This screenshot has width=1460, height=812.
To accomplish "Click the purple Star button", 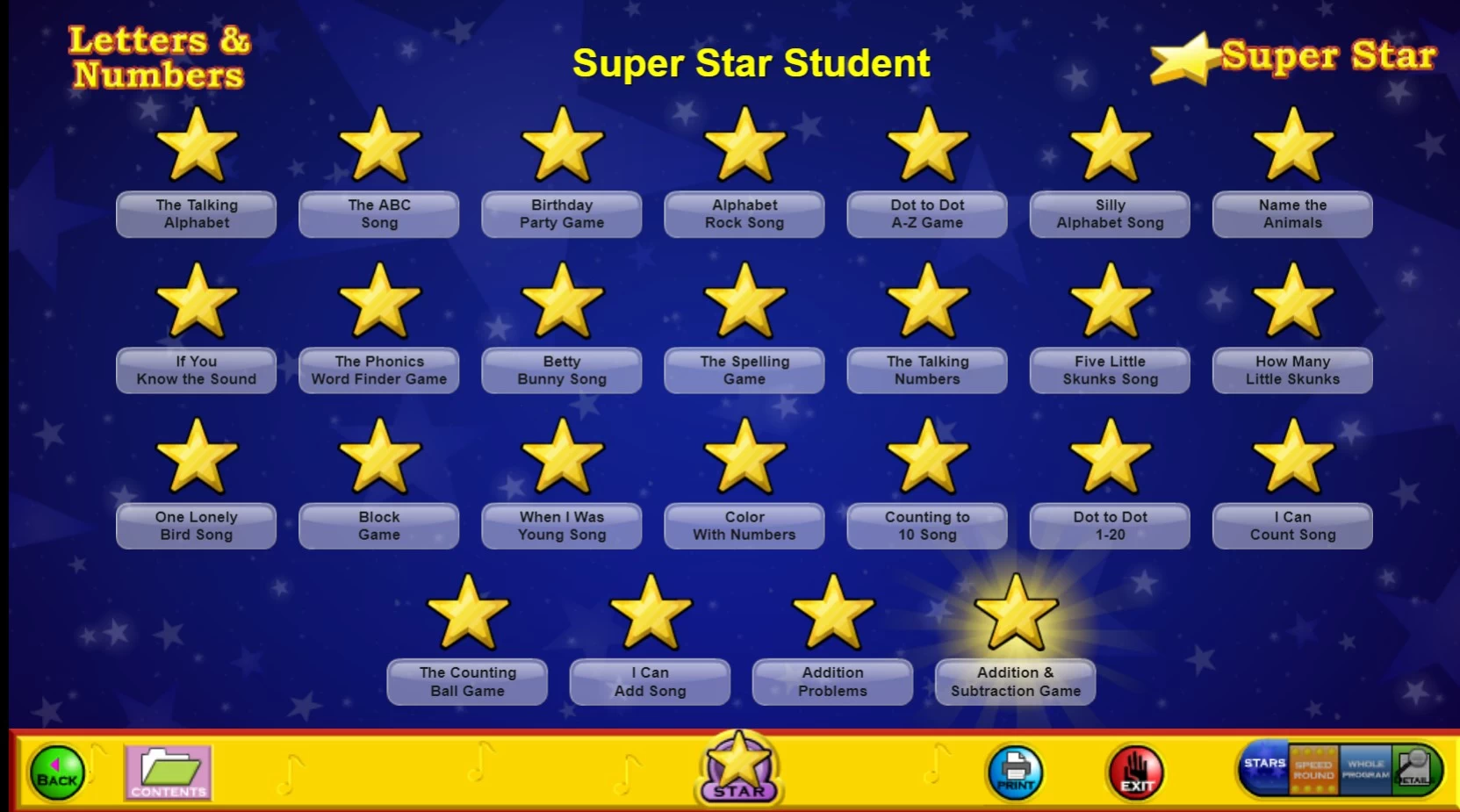I will coord(738,768).
